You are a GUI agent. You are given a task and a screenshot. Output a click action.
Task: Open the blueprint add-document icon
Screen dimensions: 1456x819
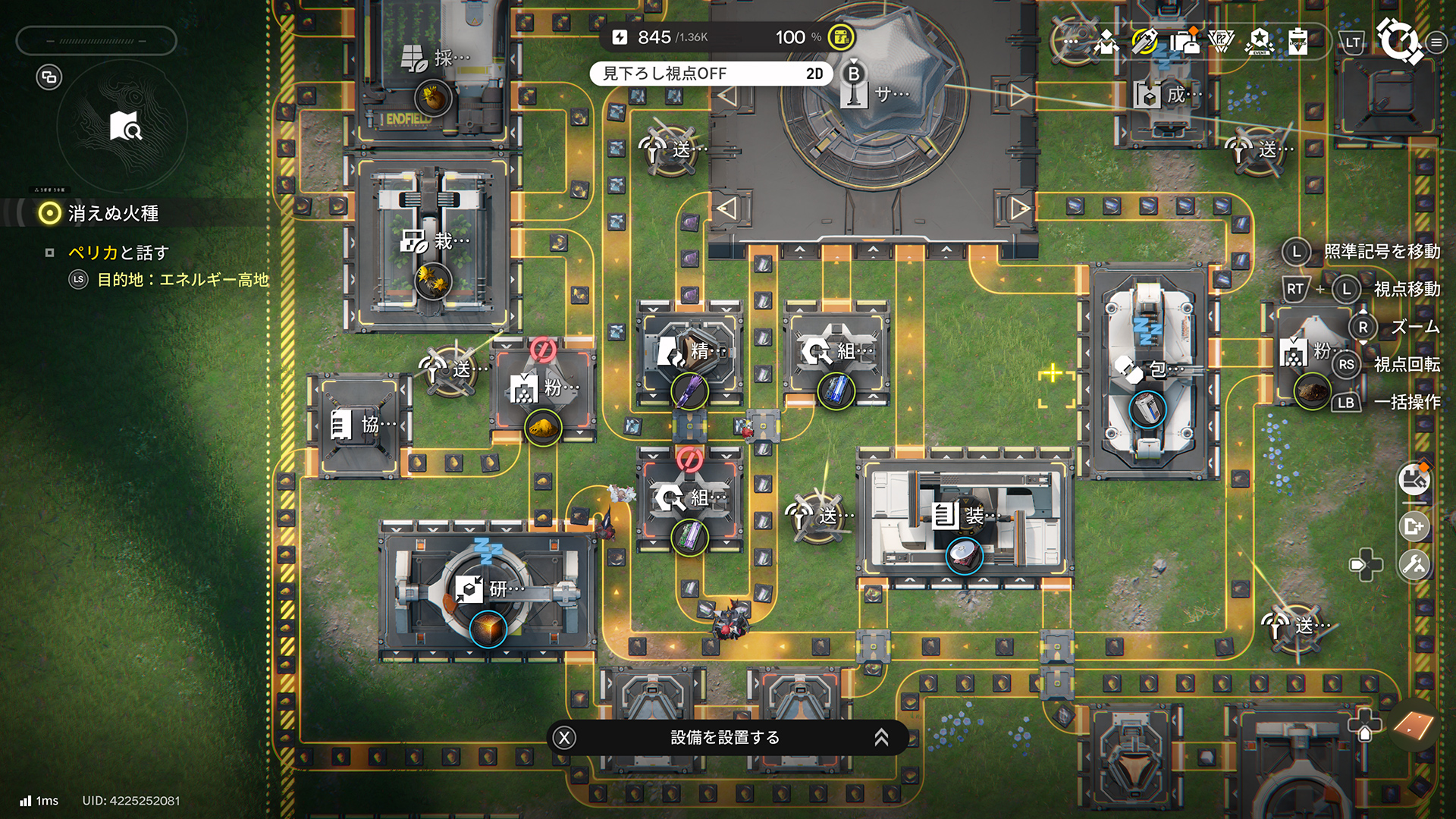[x=1414, y=526]
